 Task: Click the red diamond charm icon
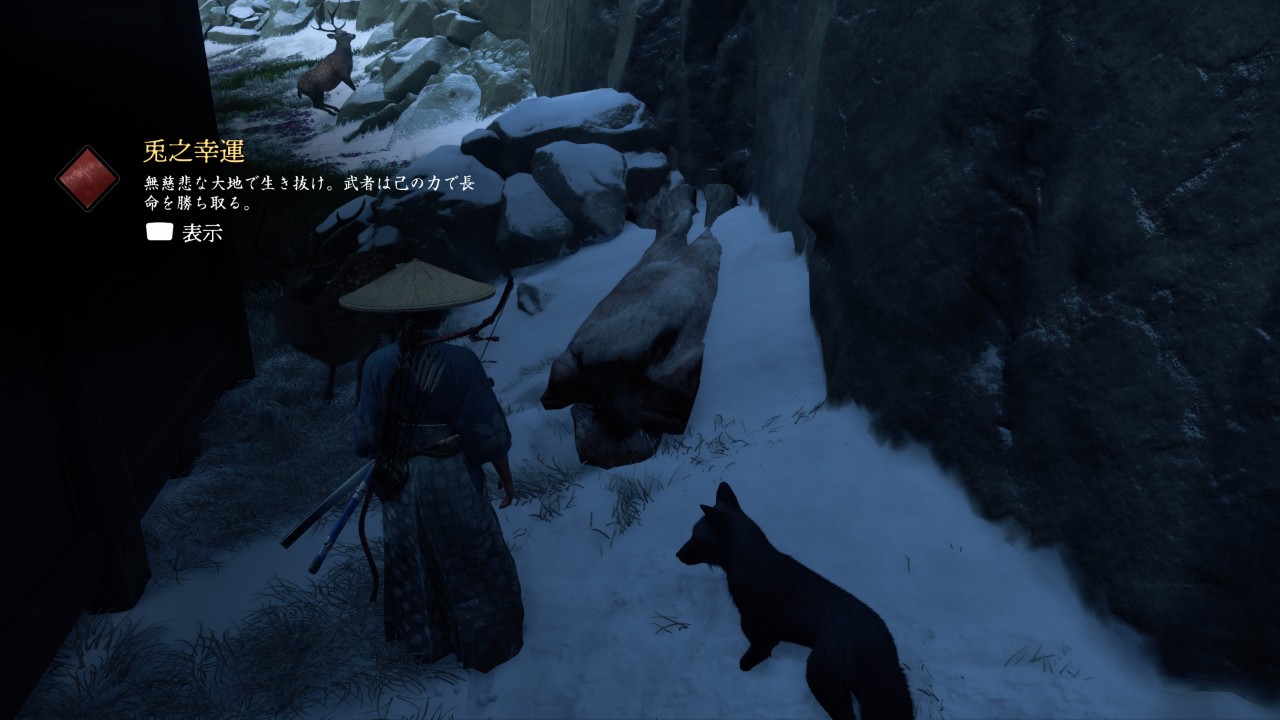point(88,178)
